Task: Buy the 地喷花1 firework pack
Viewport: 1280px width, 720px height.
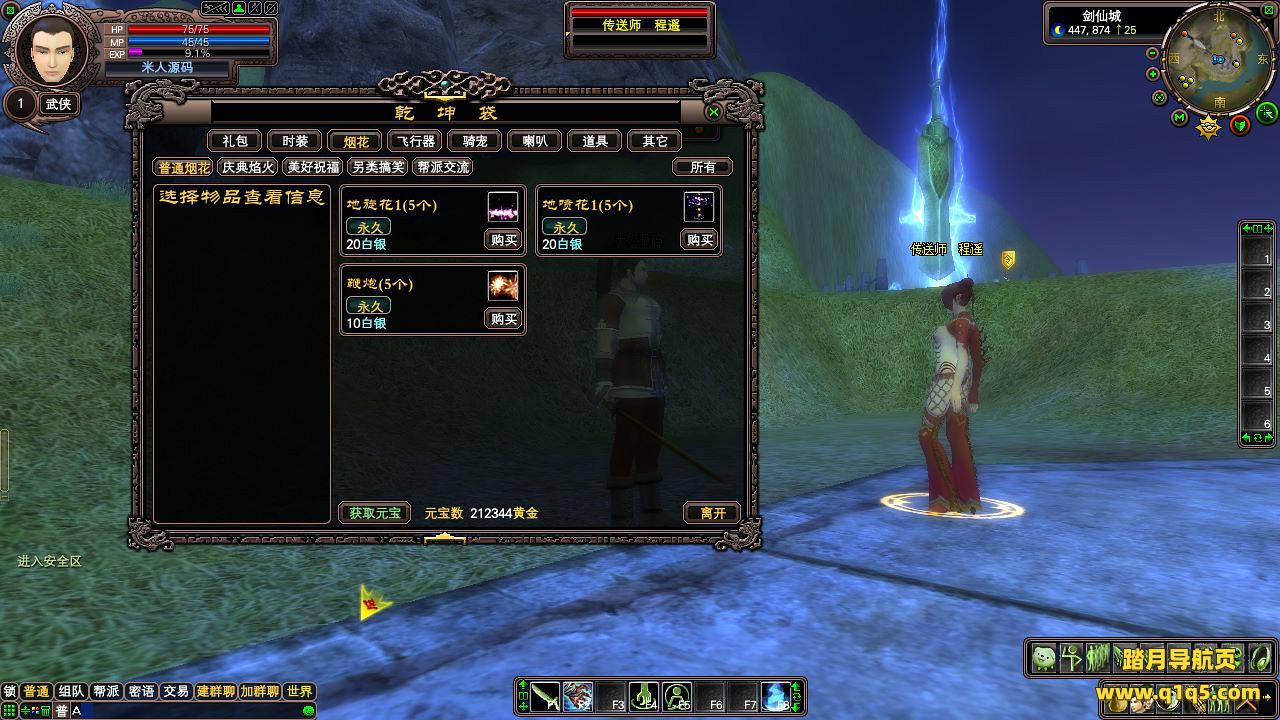Action: tap(700, 240)
